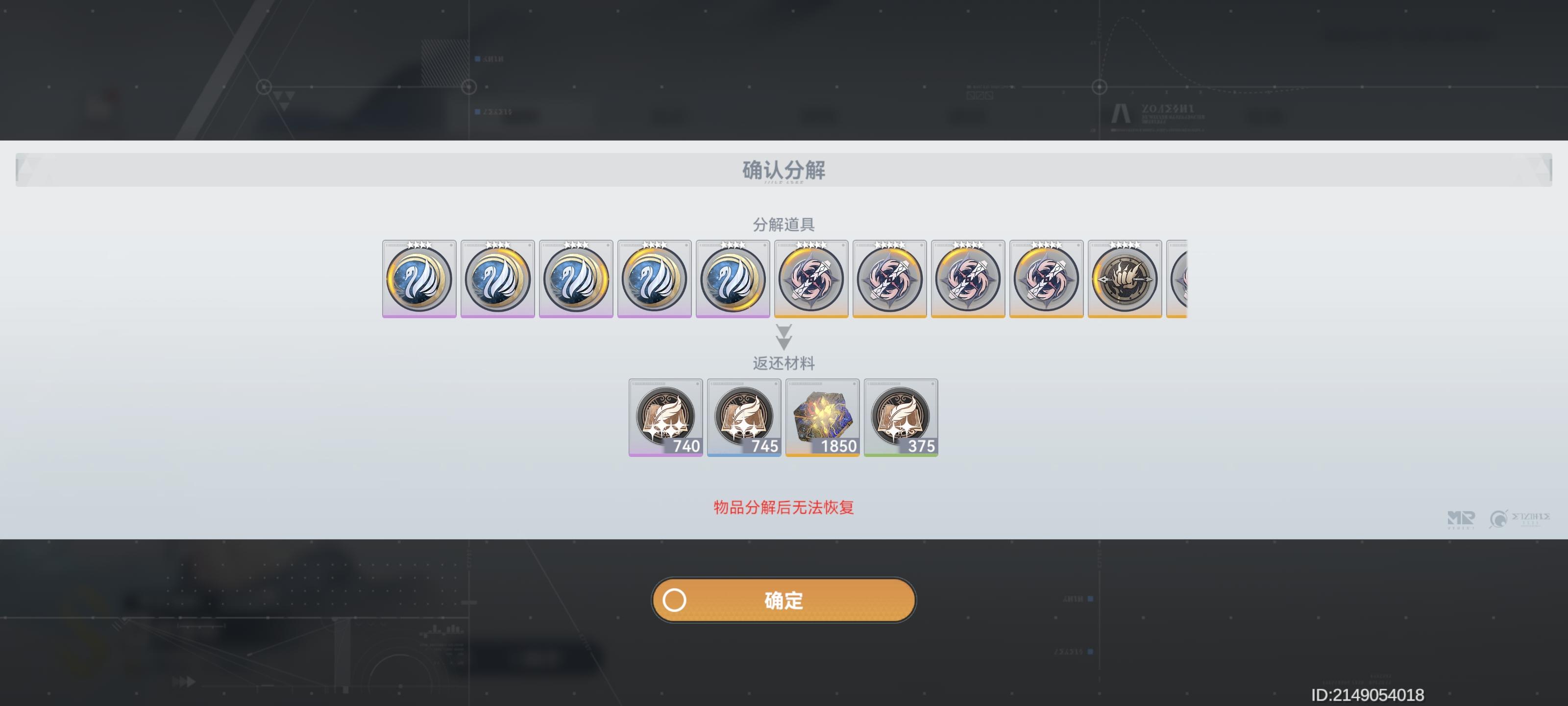Click the second swan relic in the dismantle row

click(x=497, y=279)
